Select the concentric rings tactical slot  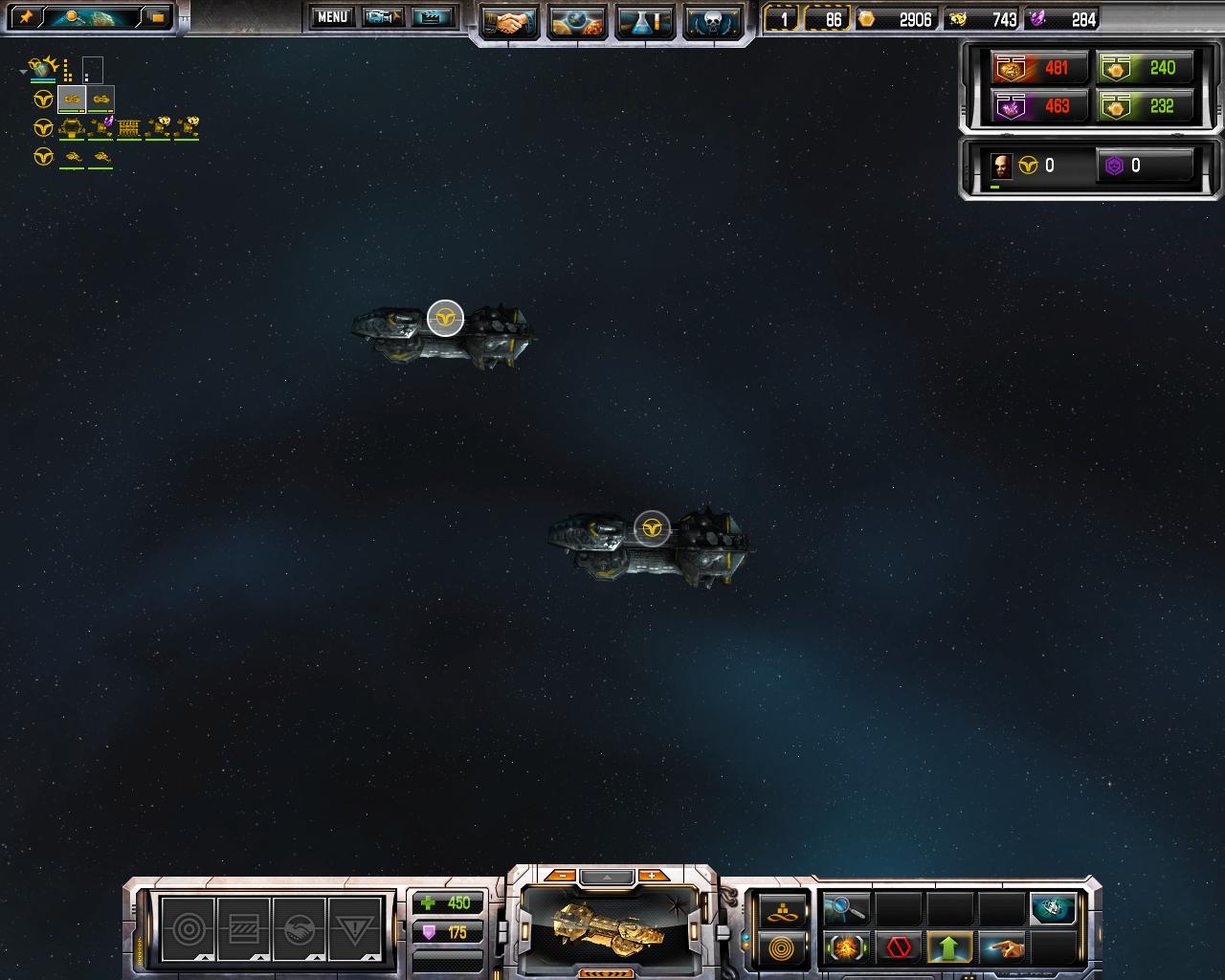click(188, 927)
